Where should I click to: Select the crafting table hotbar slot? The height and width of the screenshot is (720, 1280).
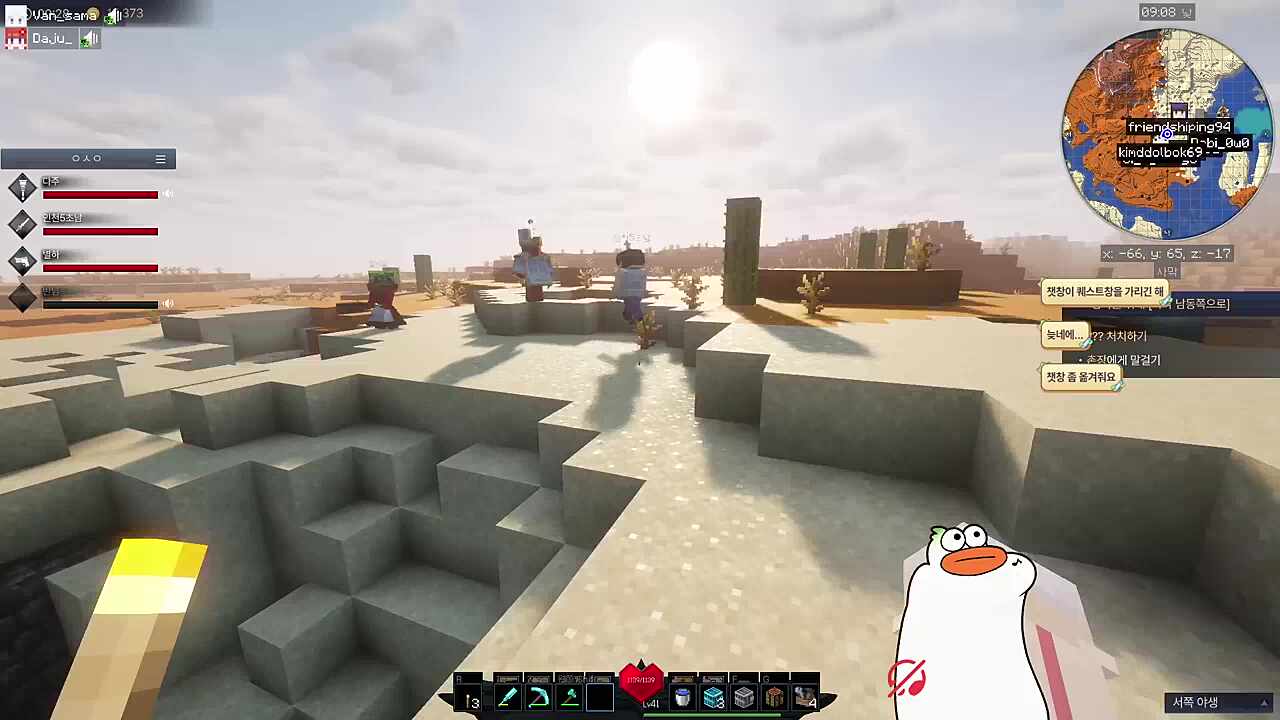[x=774, y=698]
